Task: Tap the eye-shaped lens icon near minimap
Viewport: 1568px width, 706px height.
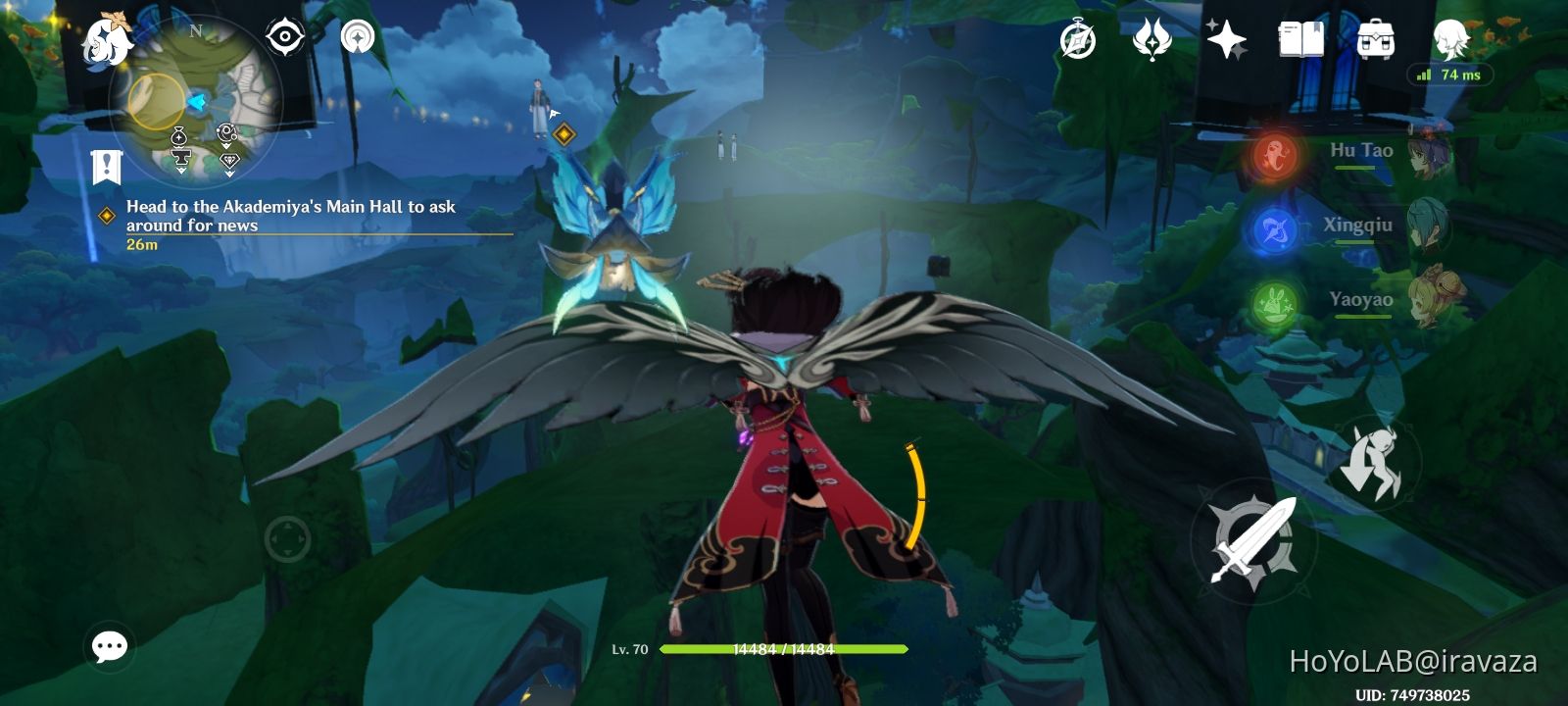Action: tap(283, 37)
